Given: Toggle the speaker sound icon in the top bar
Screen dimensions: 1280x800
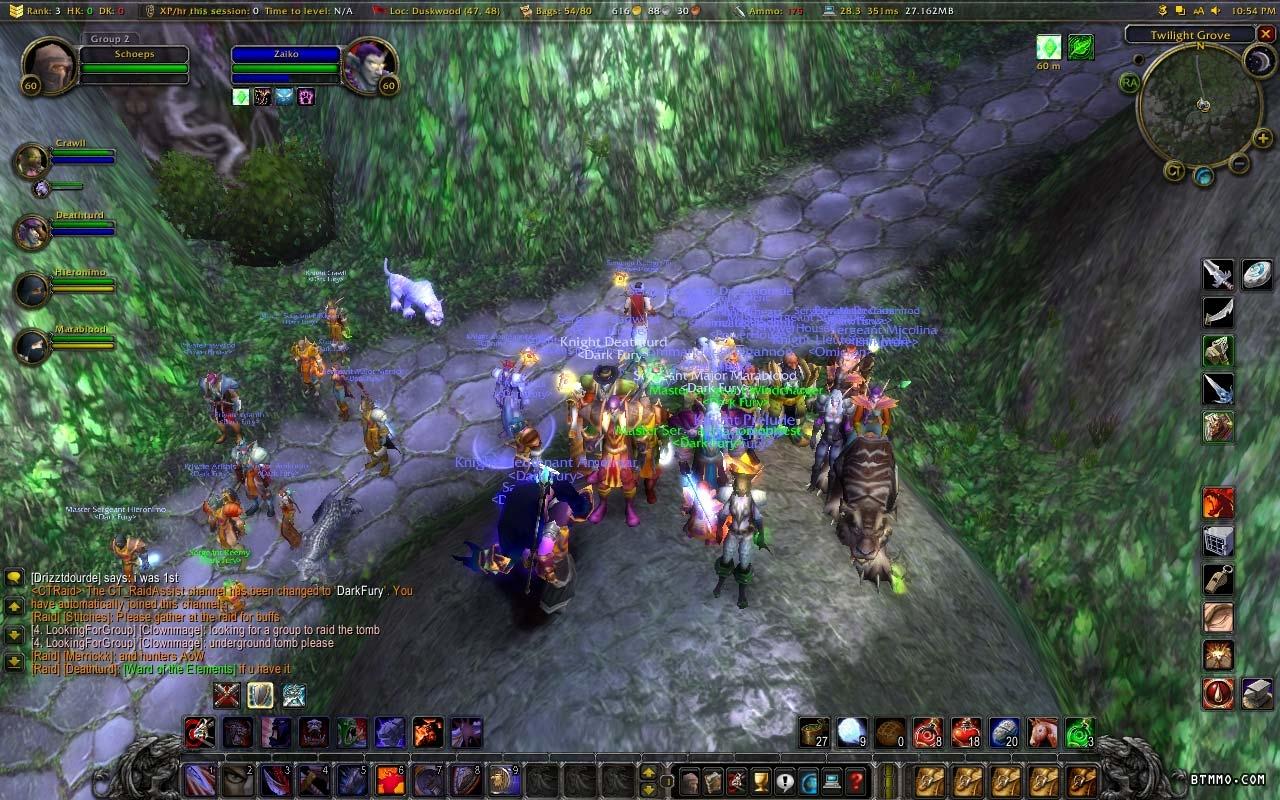Looking at the screenshot, I should coord(1216,11).
